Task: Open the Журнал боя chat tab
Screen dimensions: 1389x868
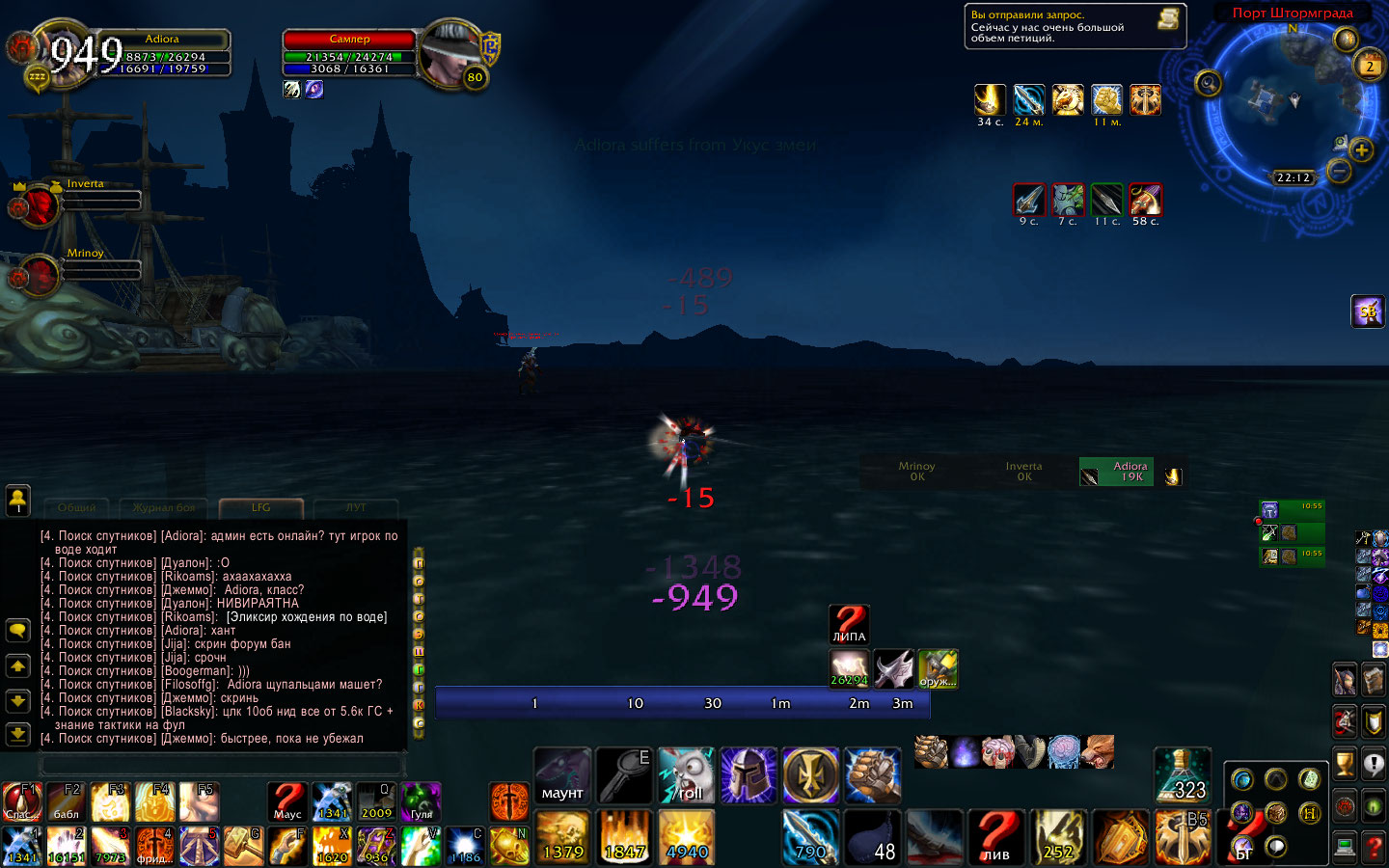Action: tap(164, 507)
